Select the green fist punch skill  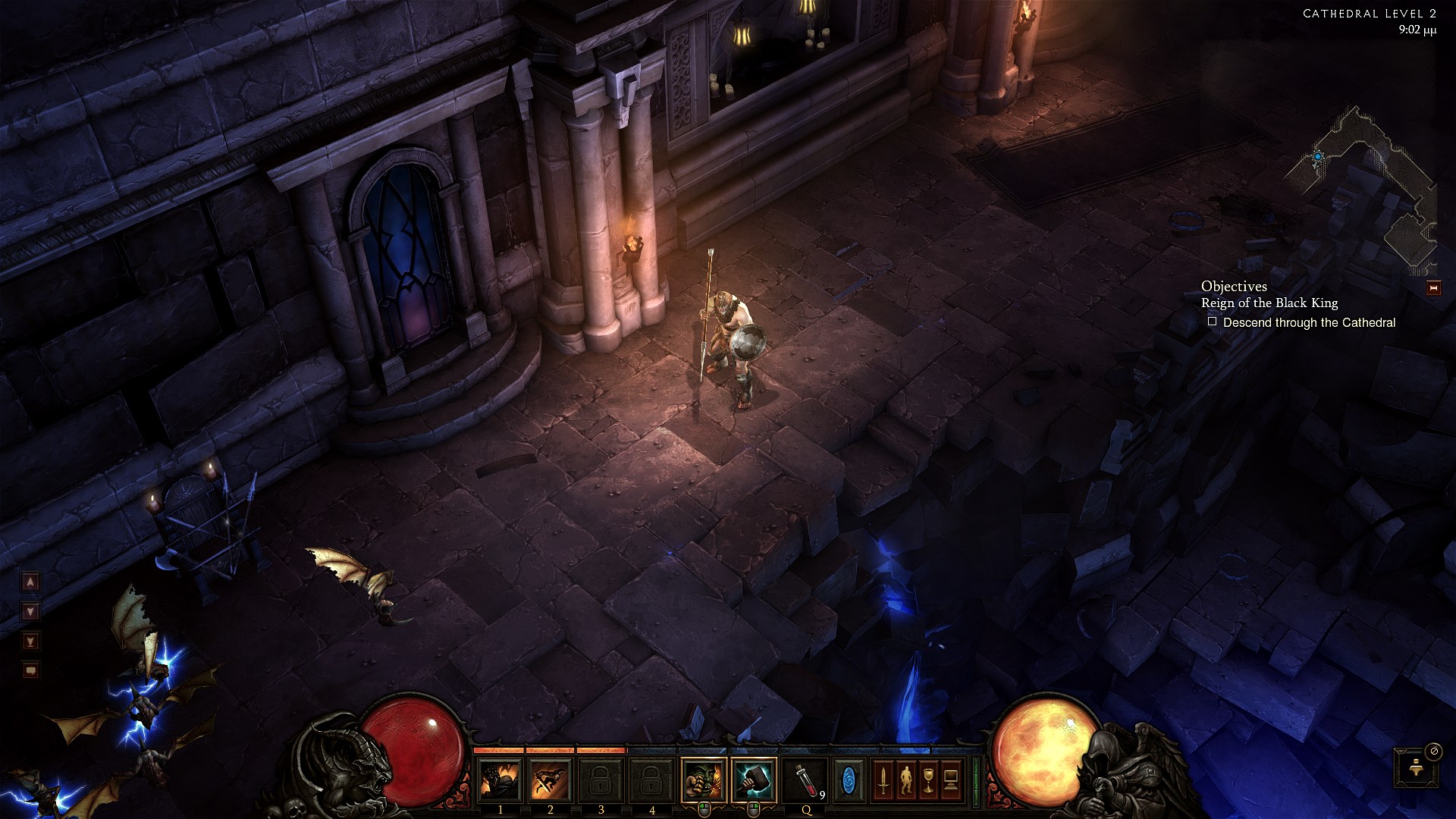coord(704,780)
